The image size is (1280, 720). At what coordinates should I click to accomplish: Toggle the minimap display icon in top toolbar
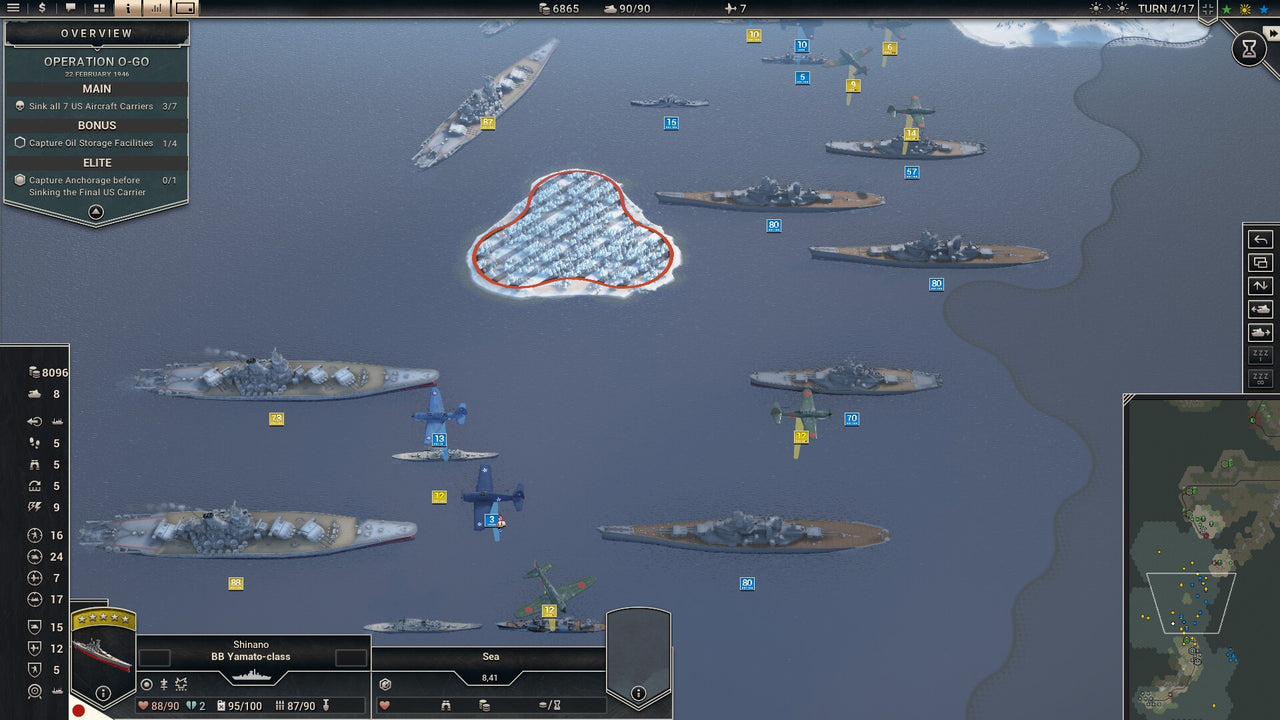click(x=184, y=8)
